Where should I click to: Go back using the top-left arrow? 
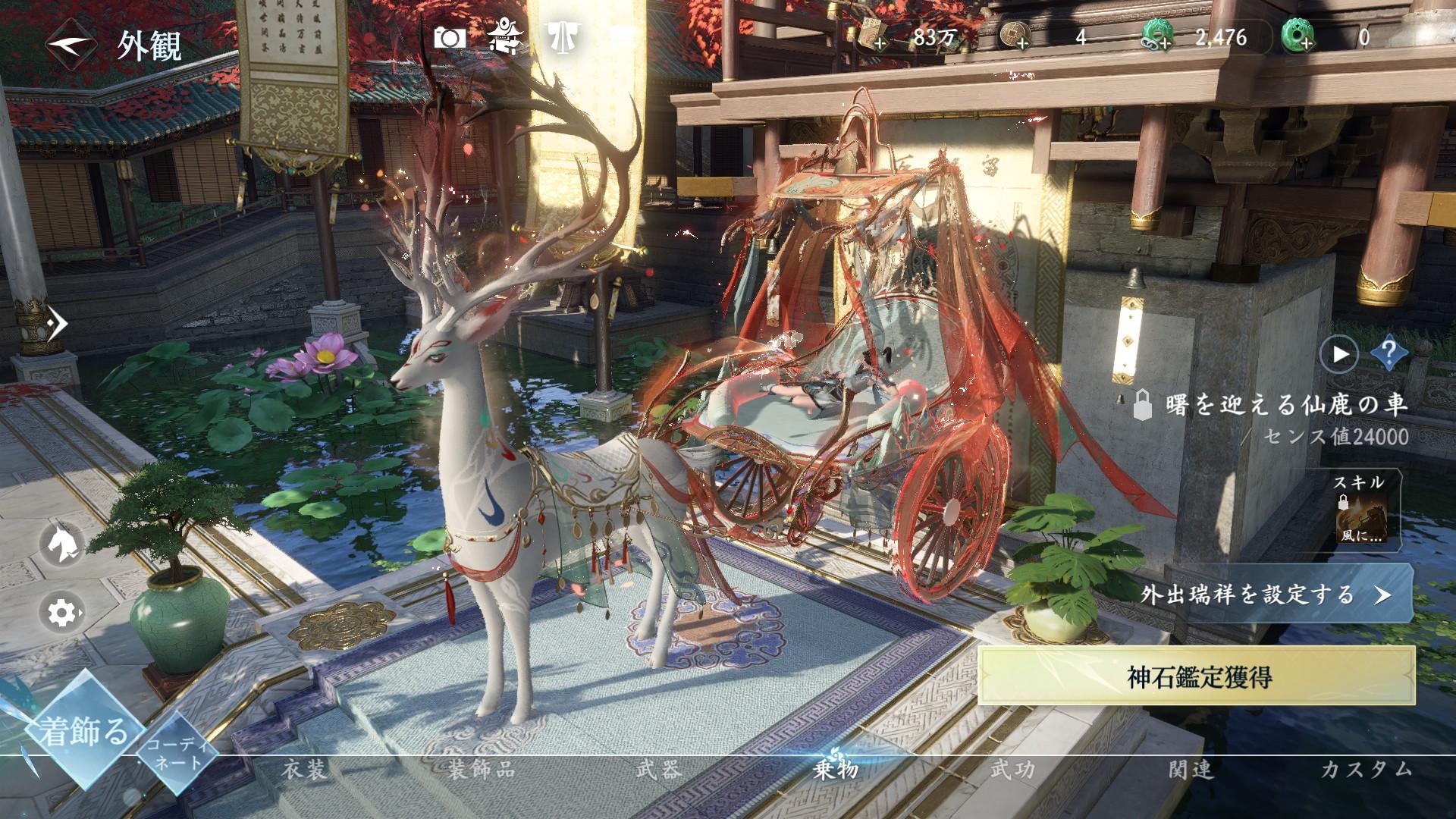click(71, 44)
